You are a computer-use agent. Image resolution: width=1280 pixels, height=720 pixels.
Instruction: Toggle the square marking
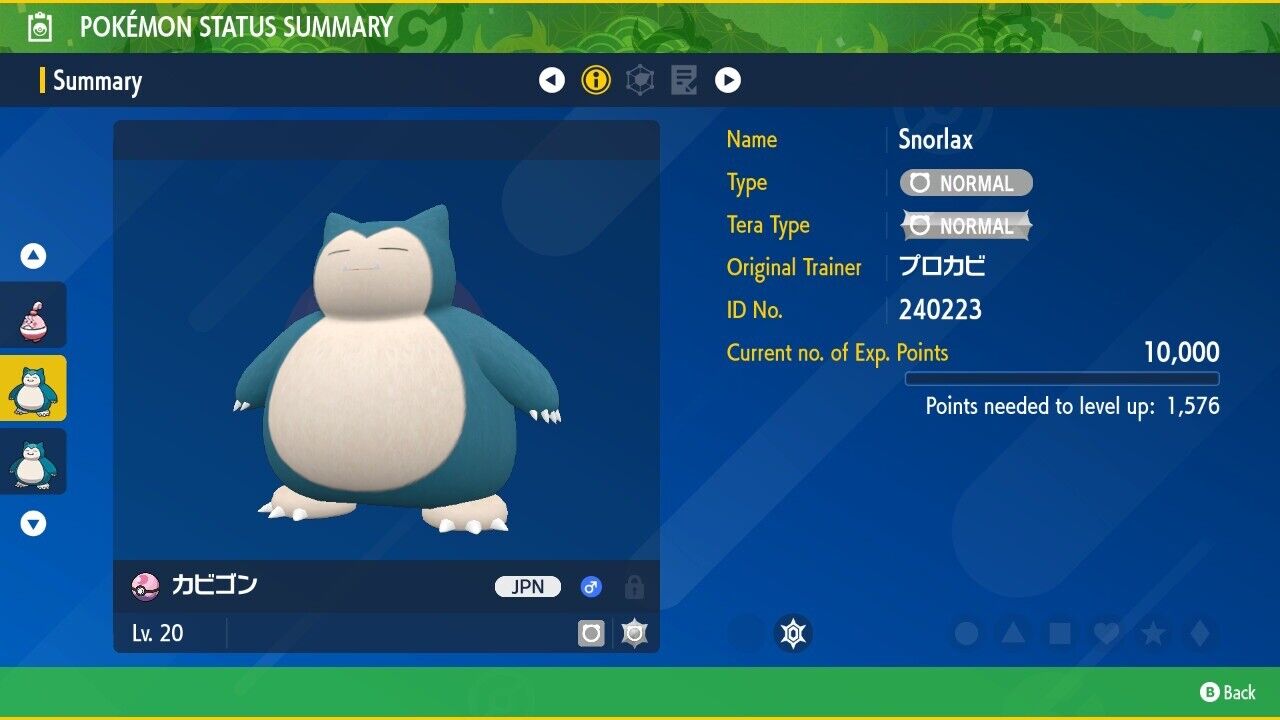point(1060,633)
